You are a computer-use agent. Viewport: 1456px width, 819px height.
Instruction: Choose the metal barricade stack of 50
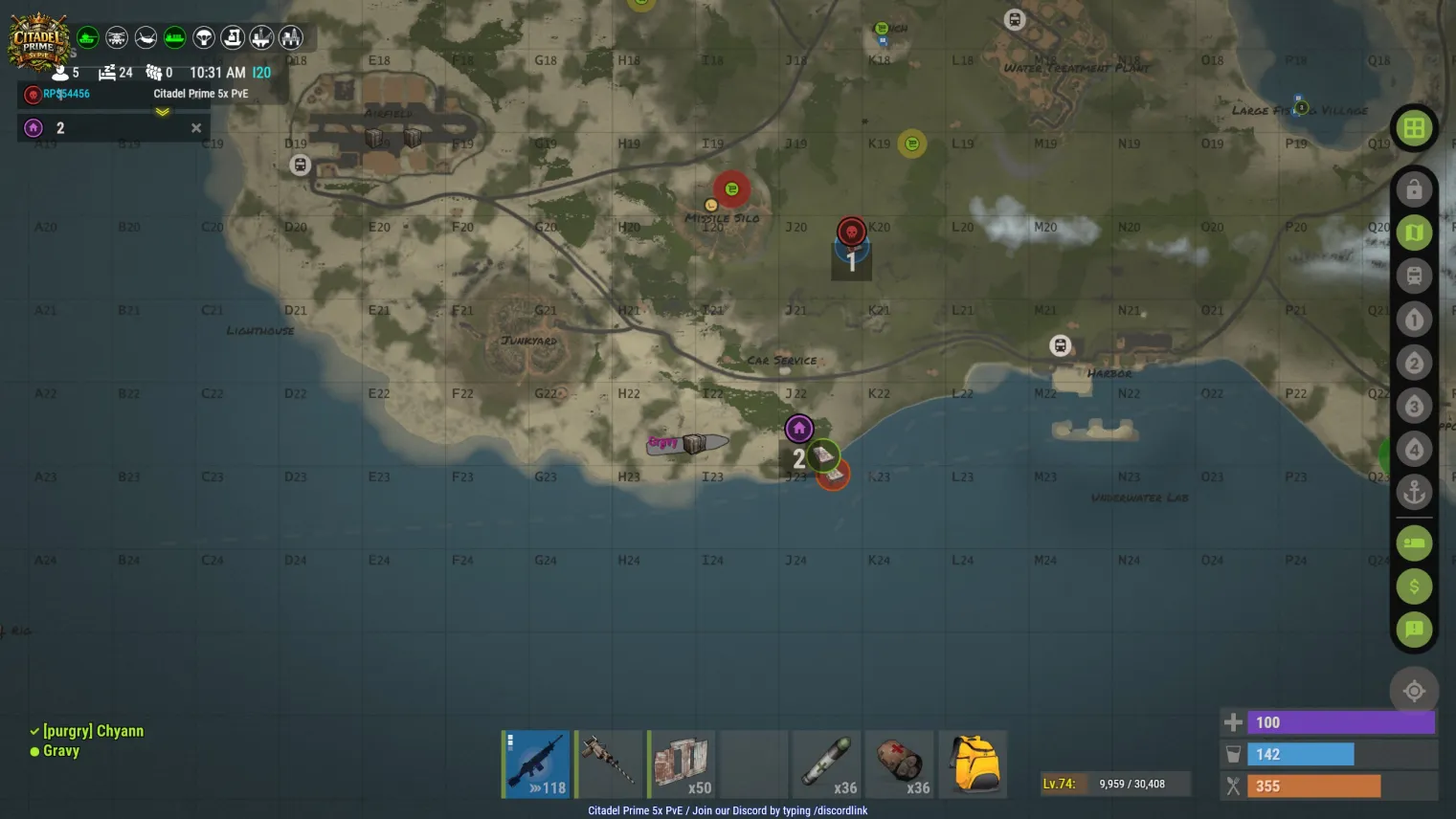tap(682, 764)
